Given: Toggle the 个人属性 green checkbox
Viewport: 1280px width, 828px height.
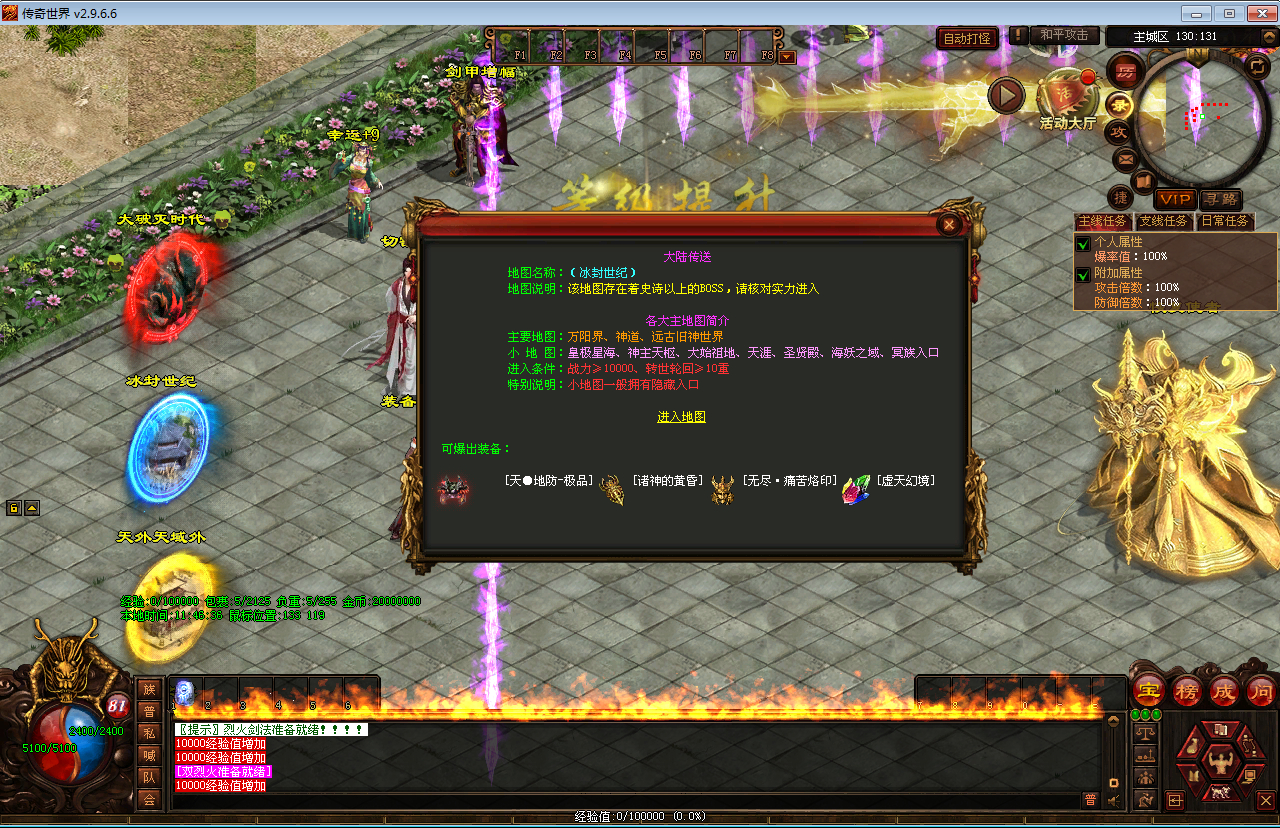Looking at the screenshot, I should [x=1082, y=242].
